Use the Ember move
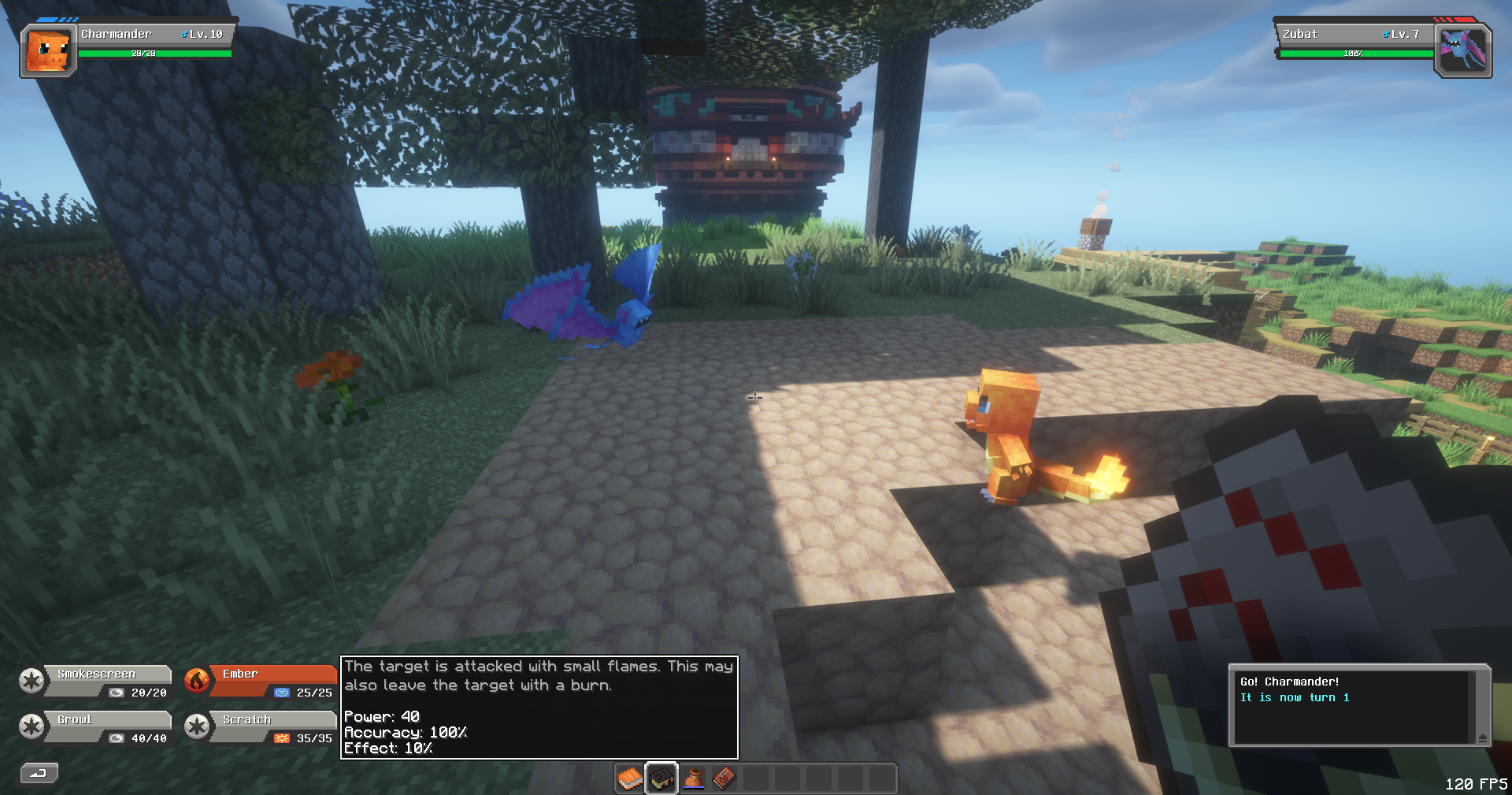Image resolution: width=1512 pixels, height=795 pixels. tap(260, 681)
